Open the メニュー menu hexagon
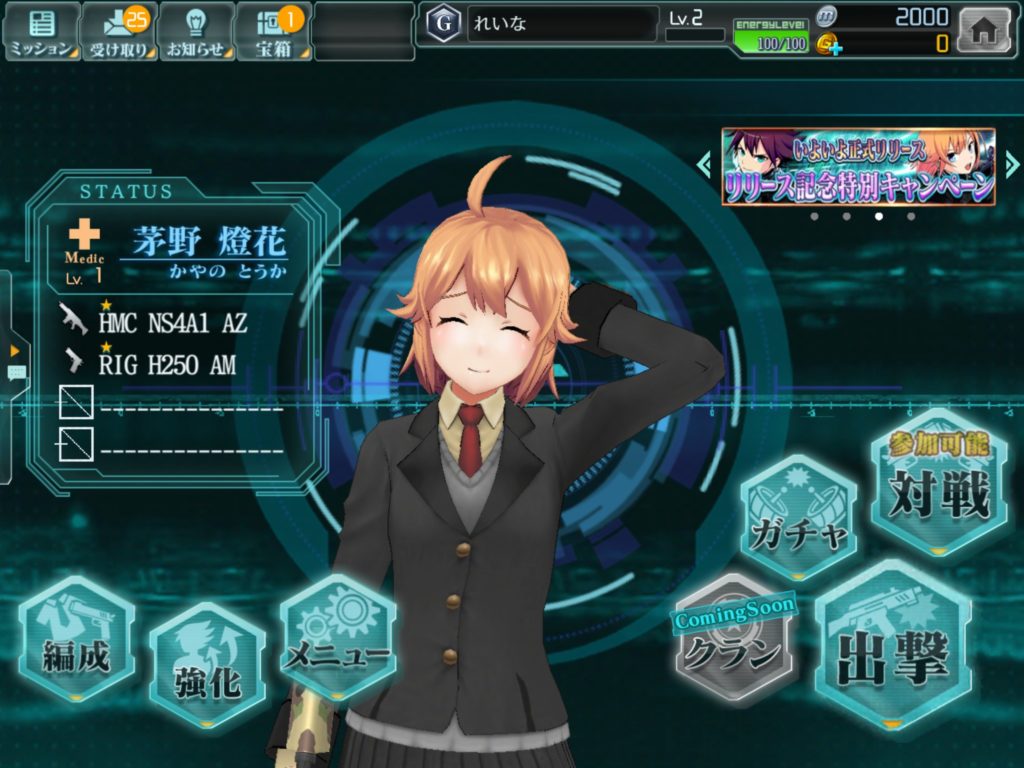Viewport: 1024px width, 768px height. (x=338, y=638)
